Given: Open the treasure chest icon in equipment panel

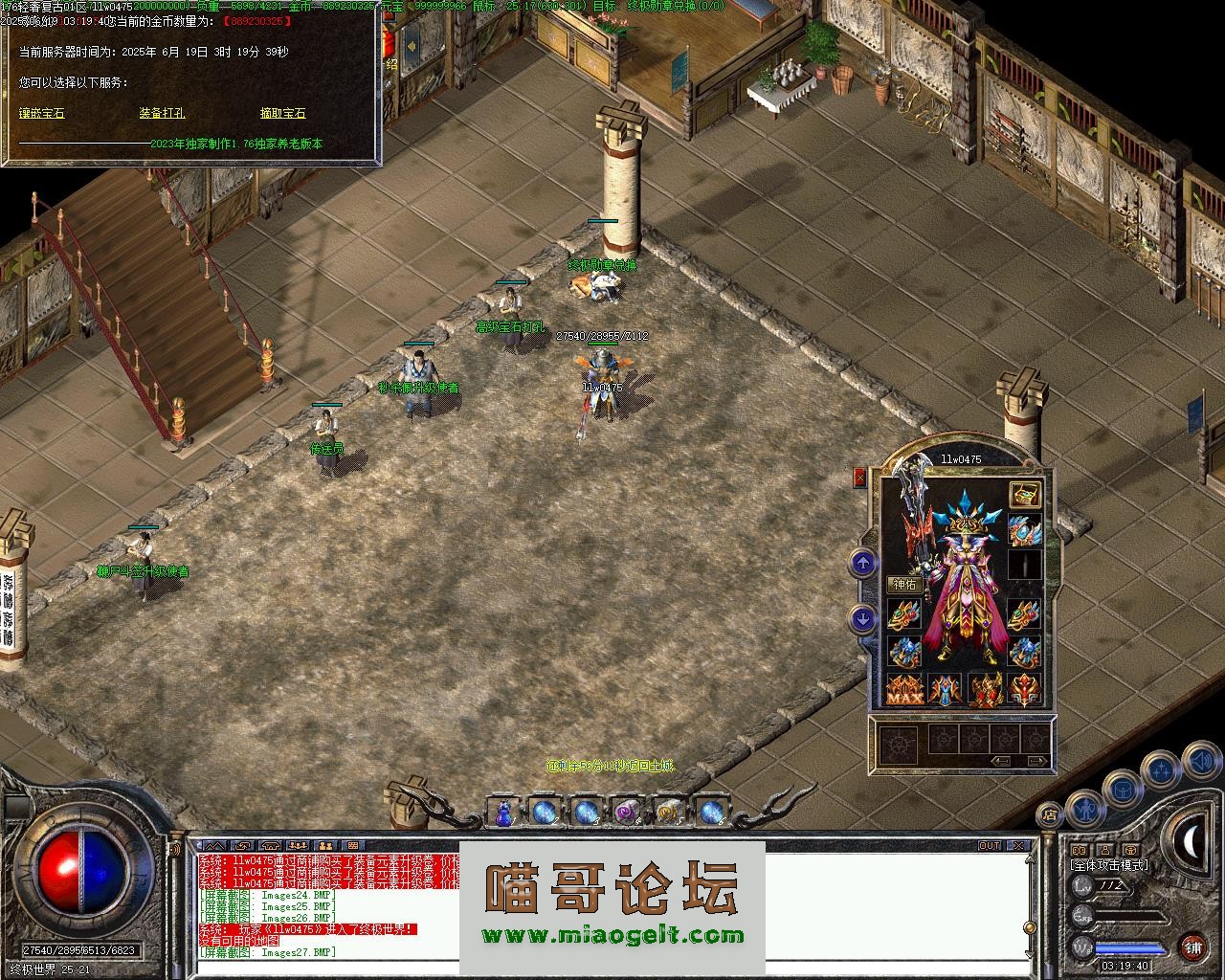Looking at the screenshot, I should click(1025, 495).
